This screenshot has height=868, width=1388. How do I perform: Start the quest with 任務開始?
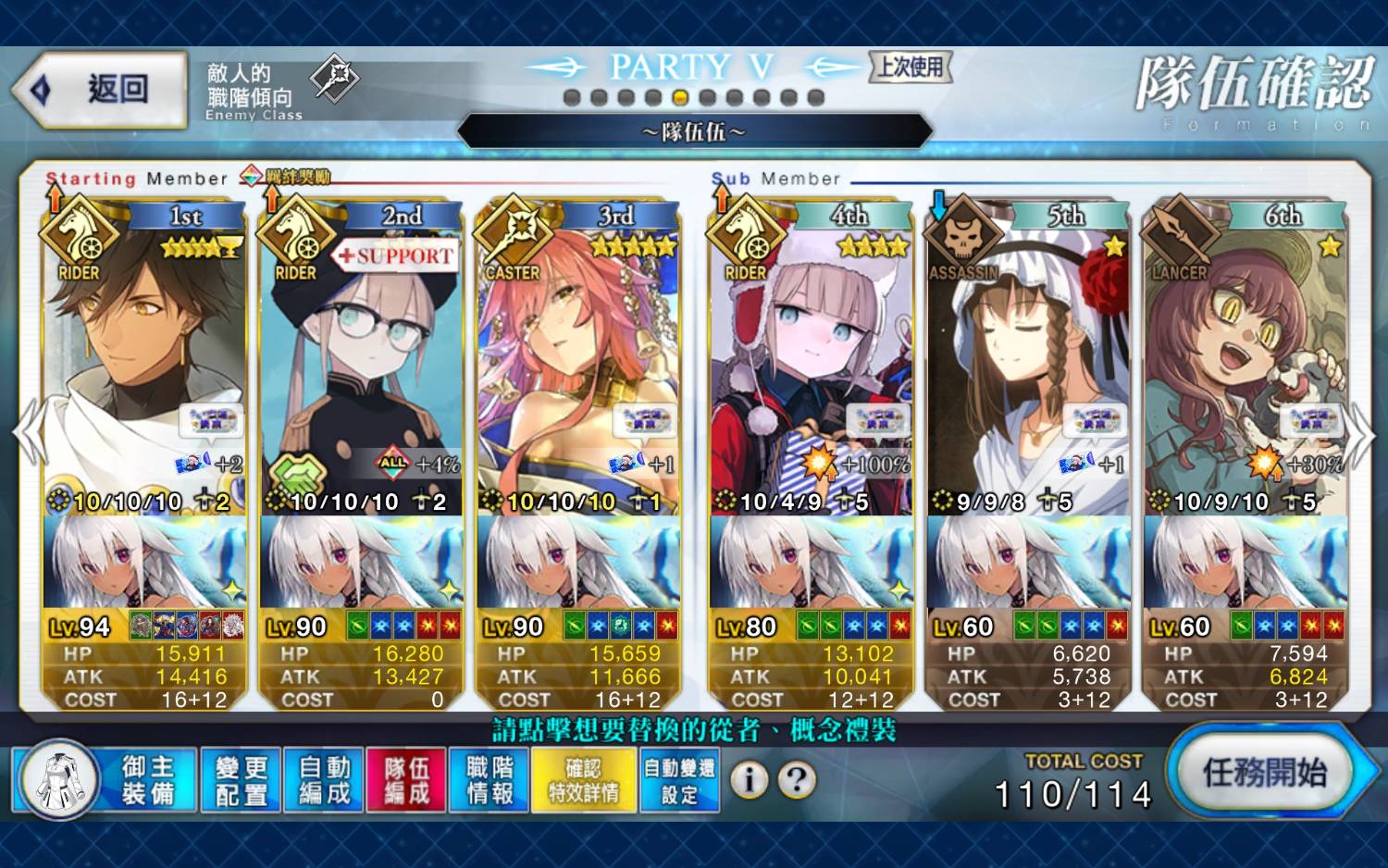pyautogui.click(x=1263, y=773)
